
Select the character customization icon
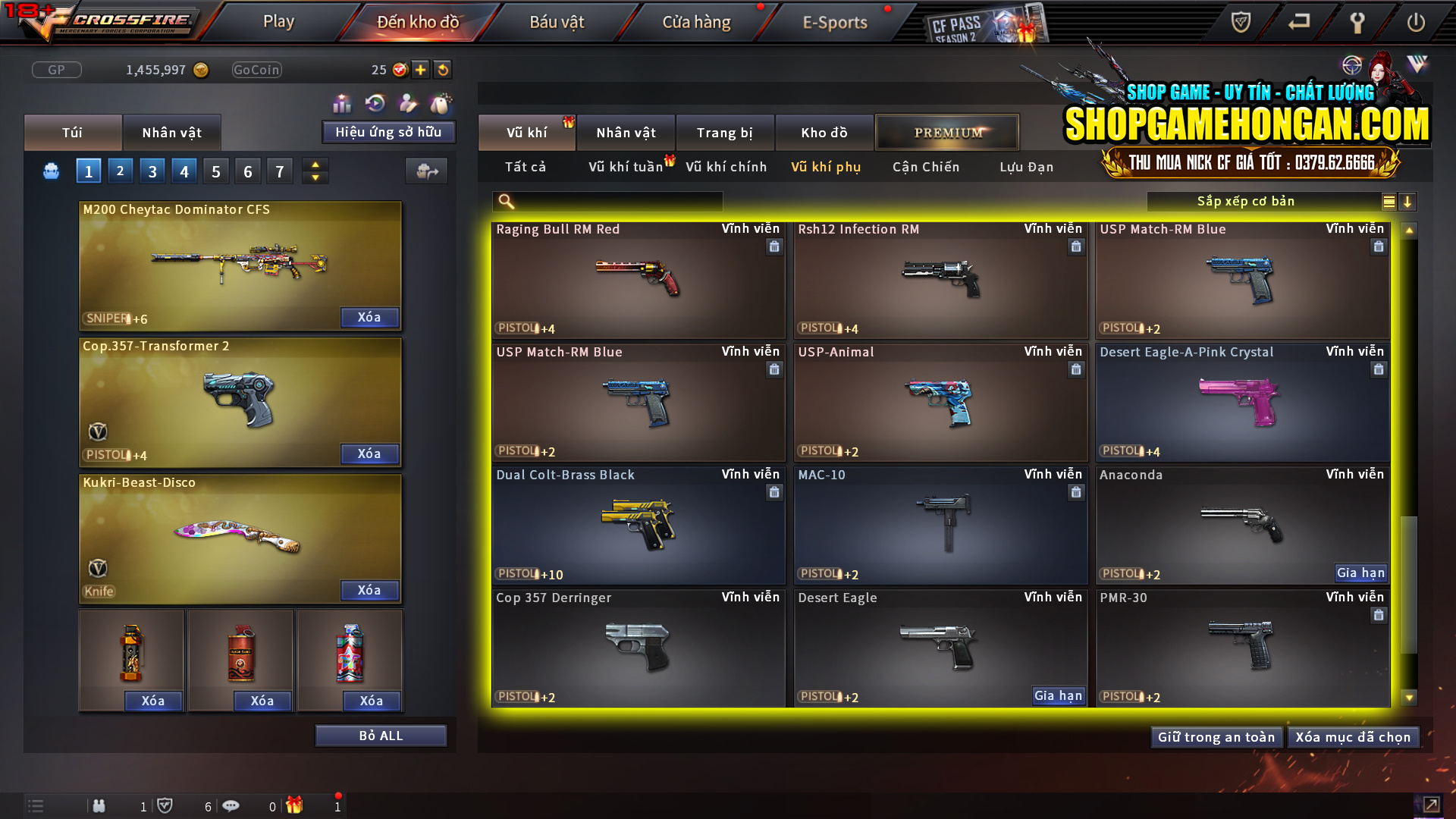tap(408, 102)
